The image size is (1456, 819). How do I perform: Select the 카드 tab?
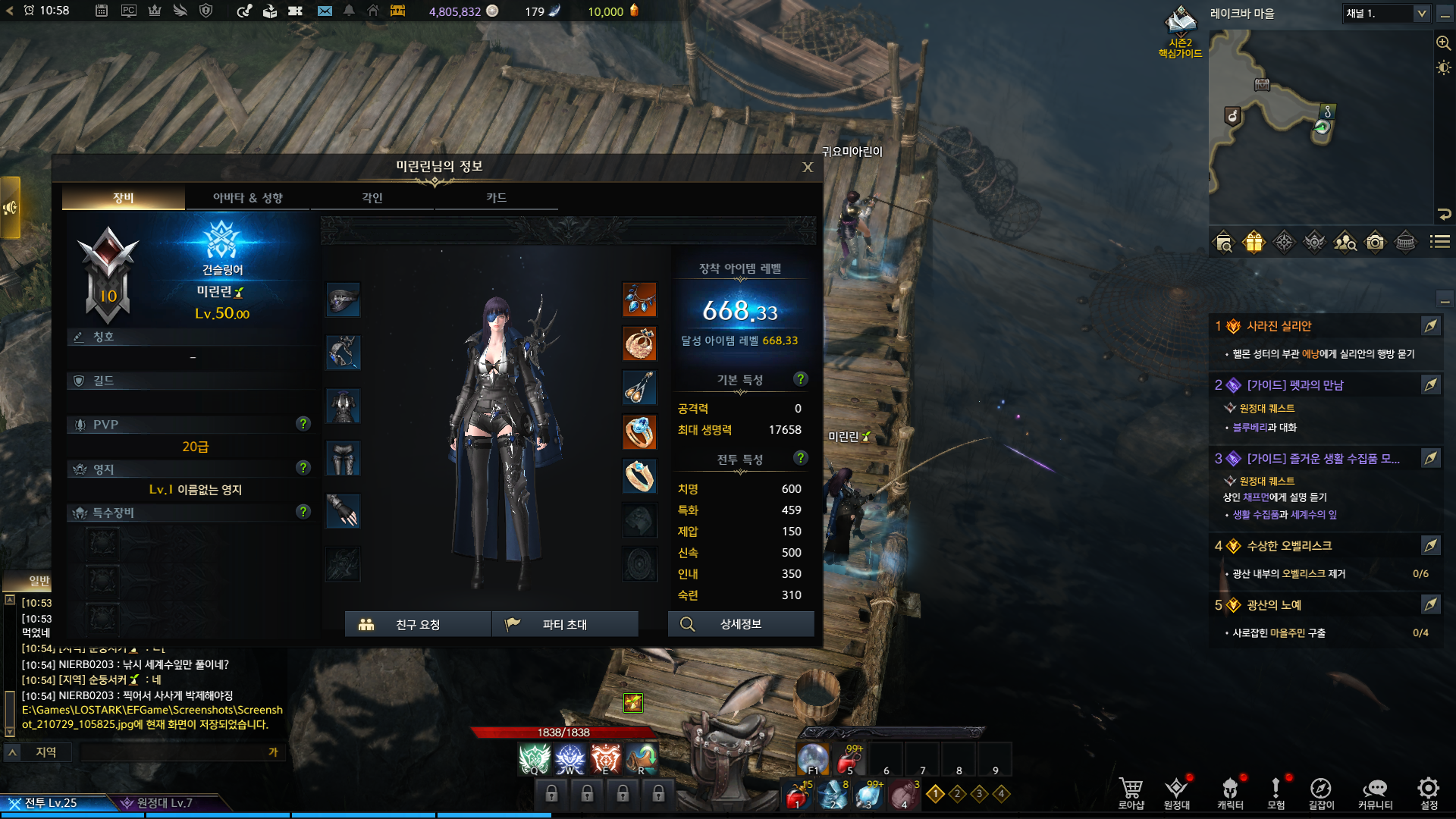497,198
